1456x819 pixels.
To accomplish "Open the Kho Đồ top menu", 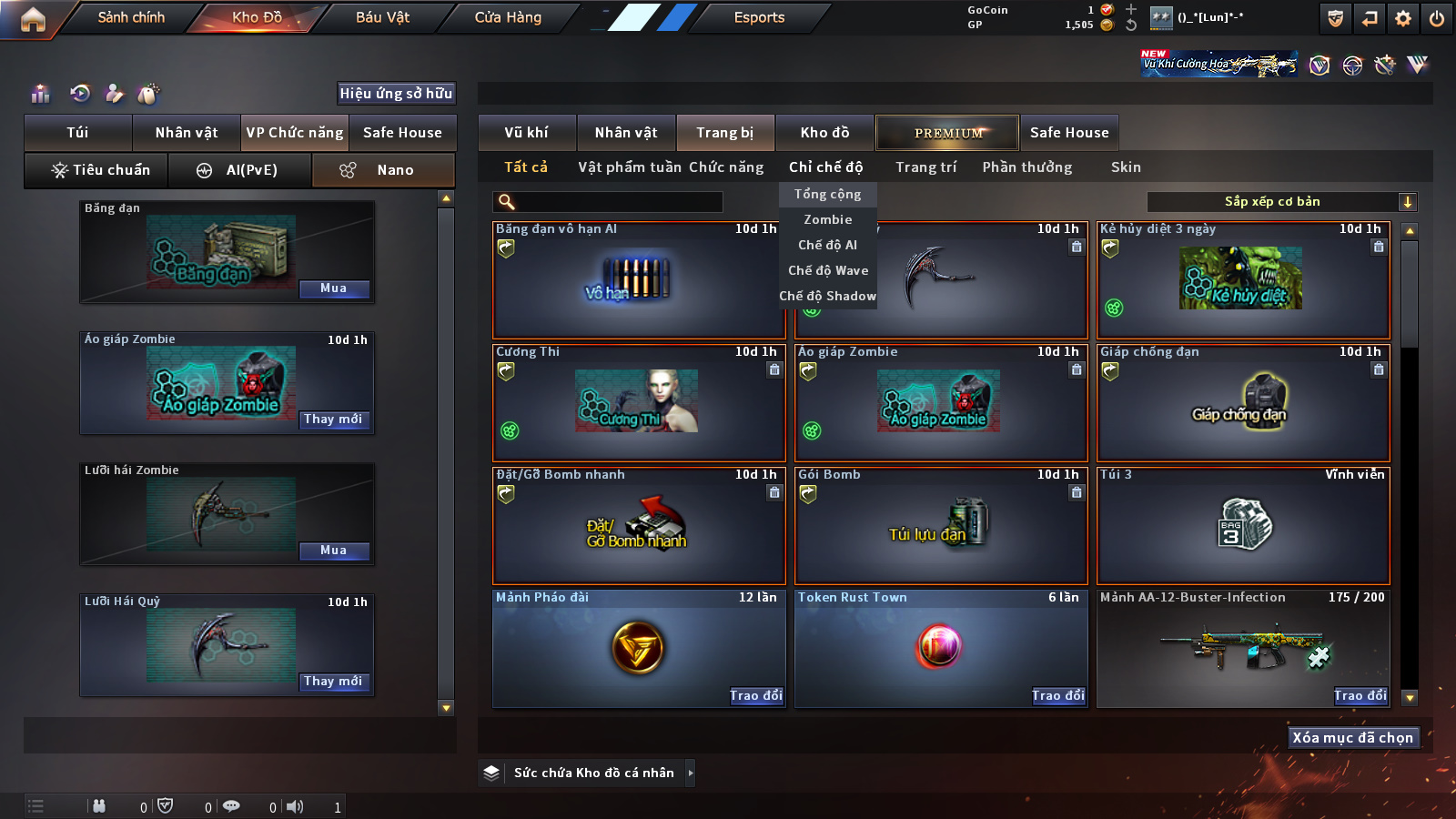I will pos(257,17).
